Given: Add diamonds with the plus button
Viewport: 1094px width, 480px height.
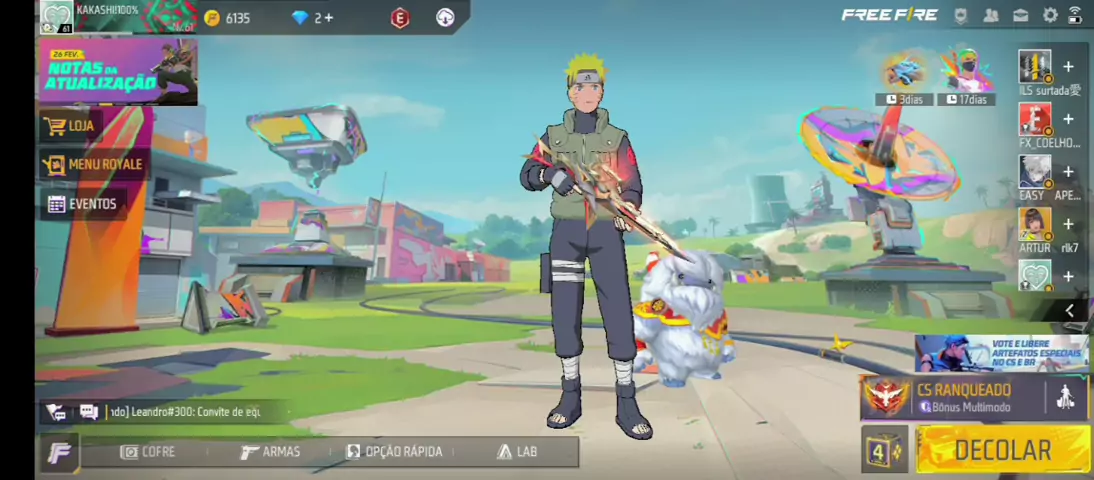Looking at the screenshot, I should (x=328, y=18).
